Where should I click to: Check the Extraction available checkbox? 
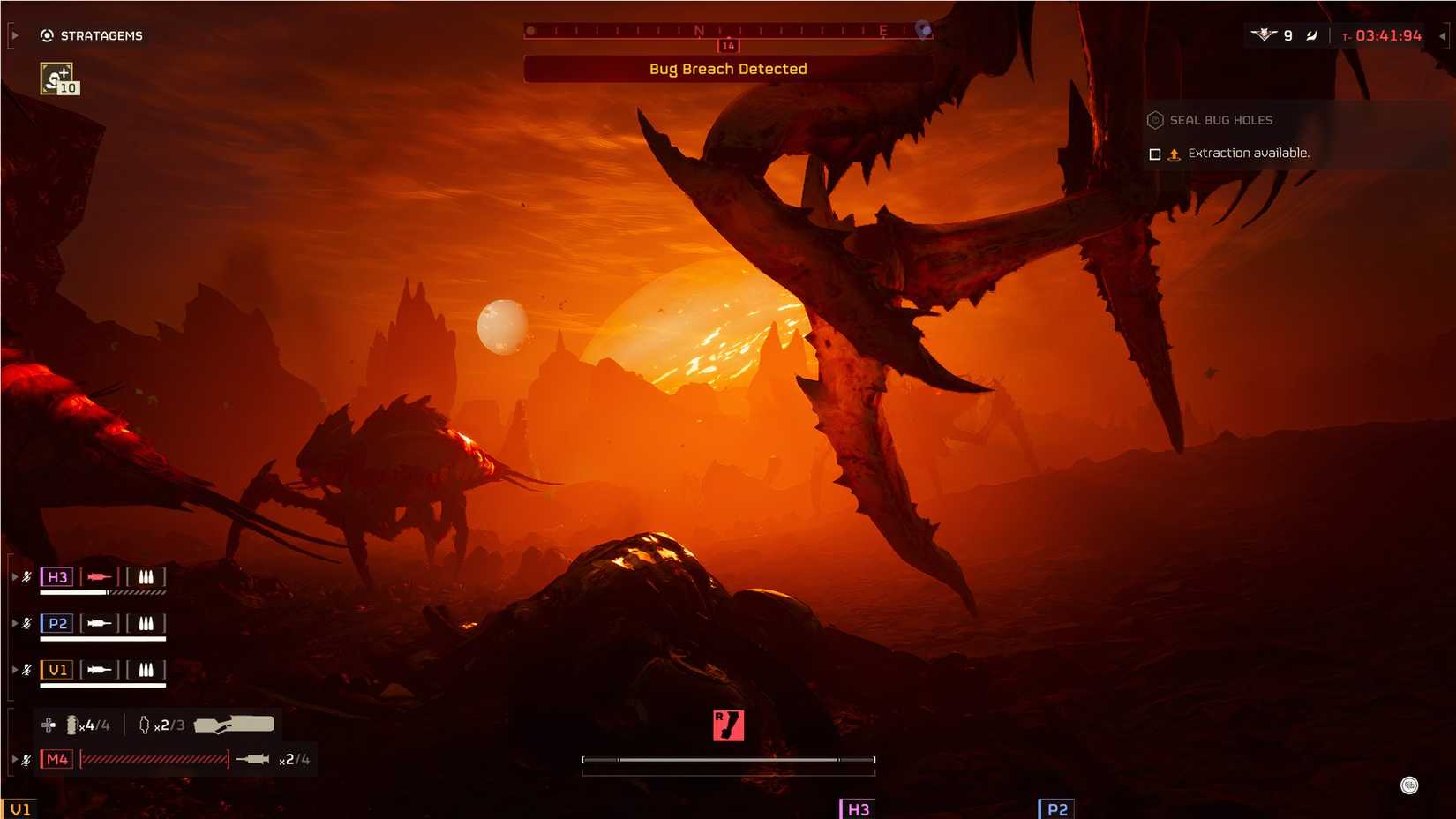(1155, 154)
